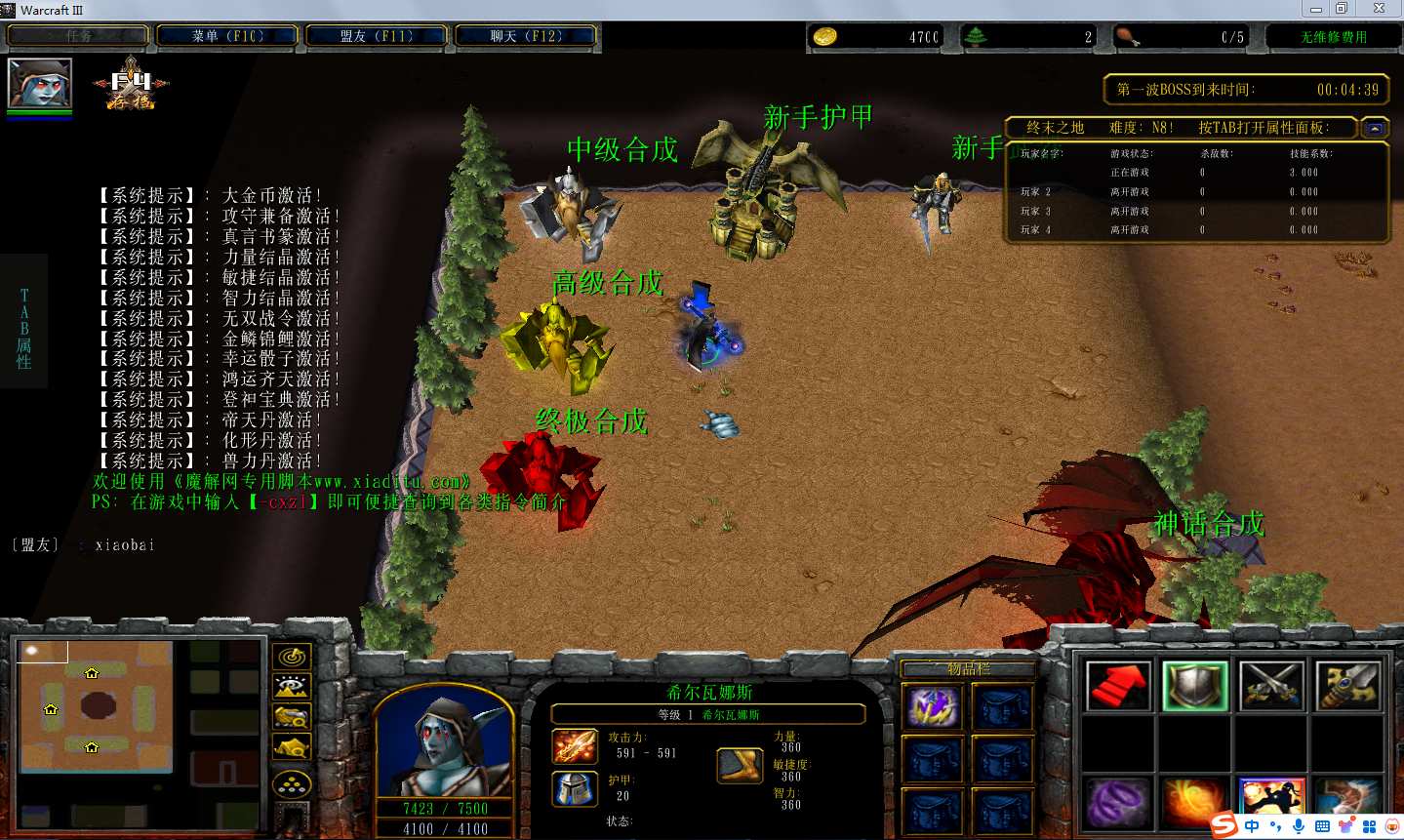The height and width of the screenshot is (840, 1404).
Task: Toggle the minimap formation movement button
Action: coord(292,784)
